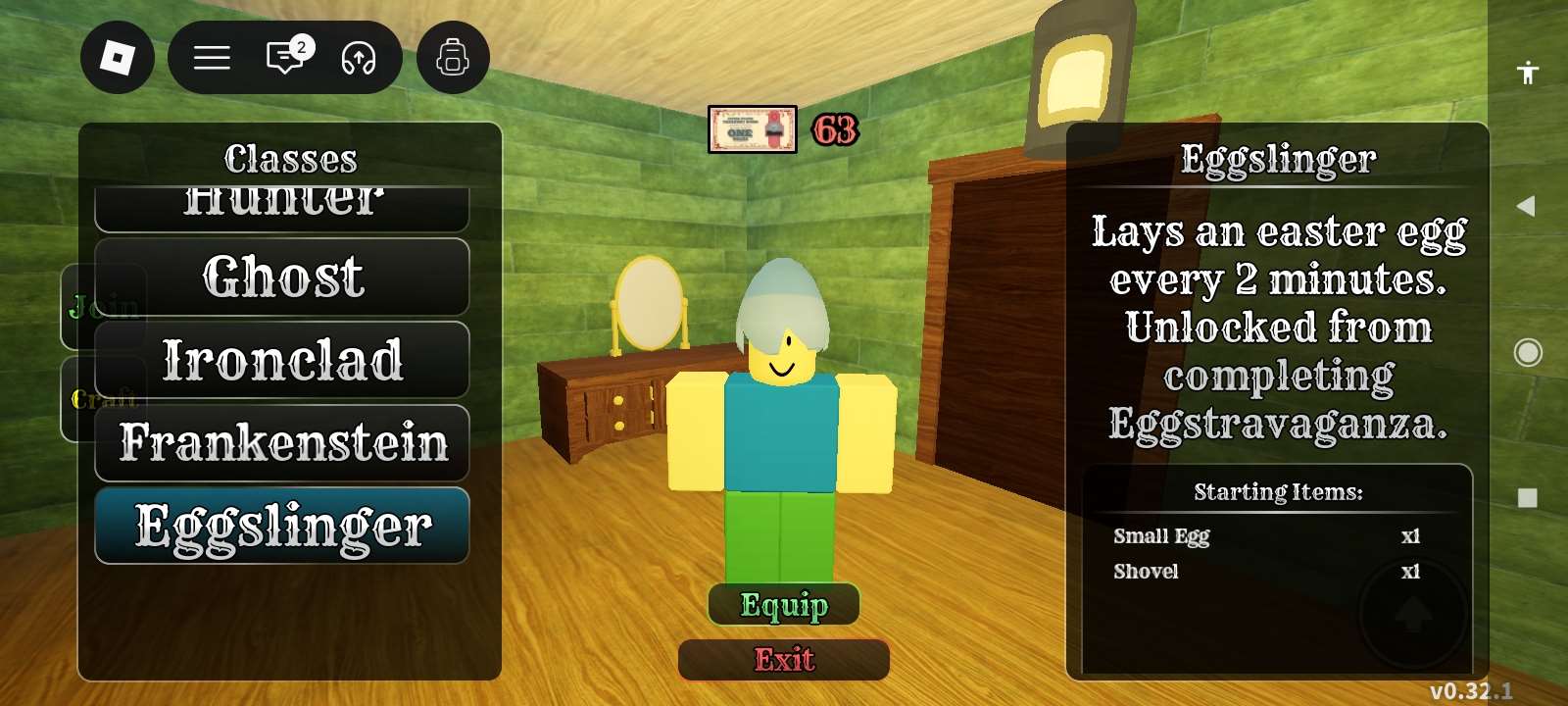
Task: Open chat with the speech bubble icon
Action: tap(283, 58)
